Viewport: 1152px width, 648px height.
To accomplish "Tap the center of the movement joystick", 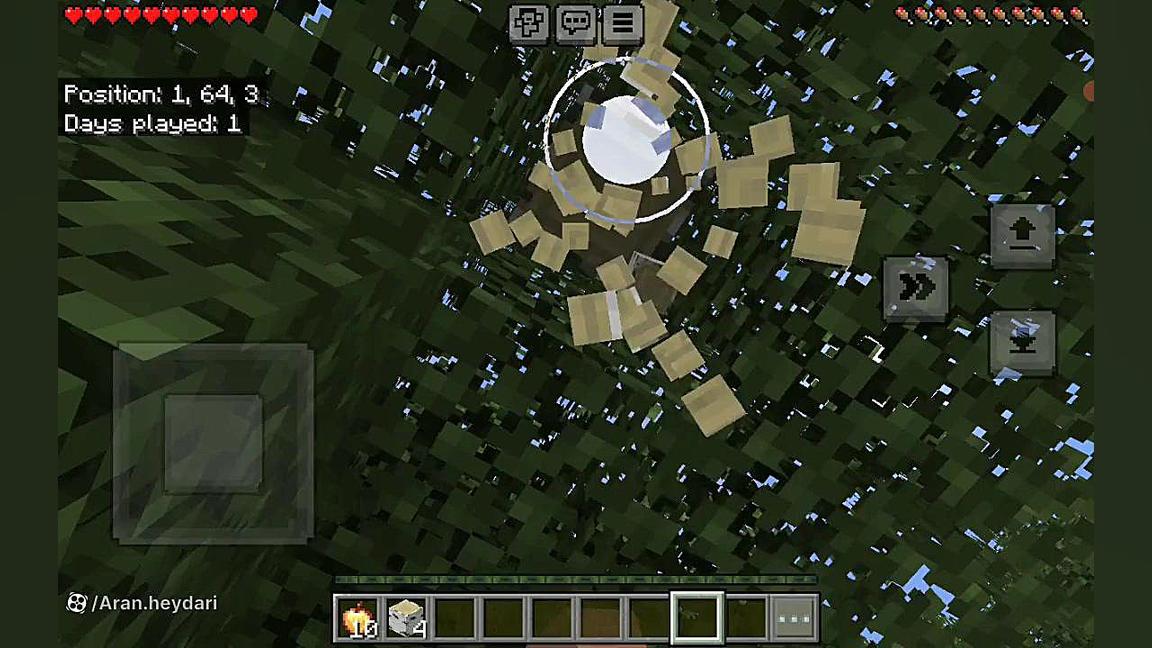I will pos(213,442).
